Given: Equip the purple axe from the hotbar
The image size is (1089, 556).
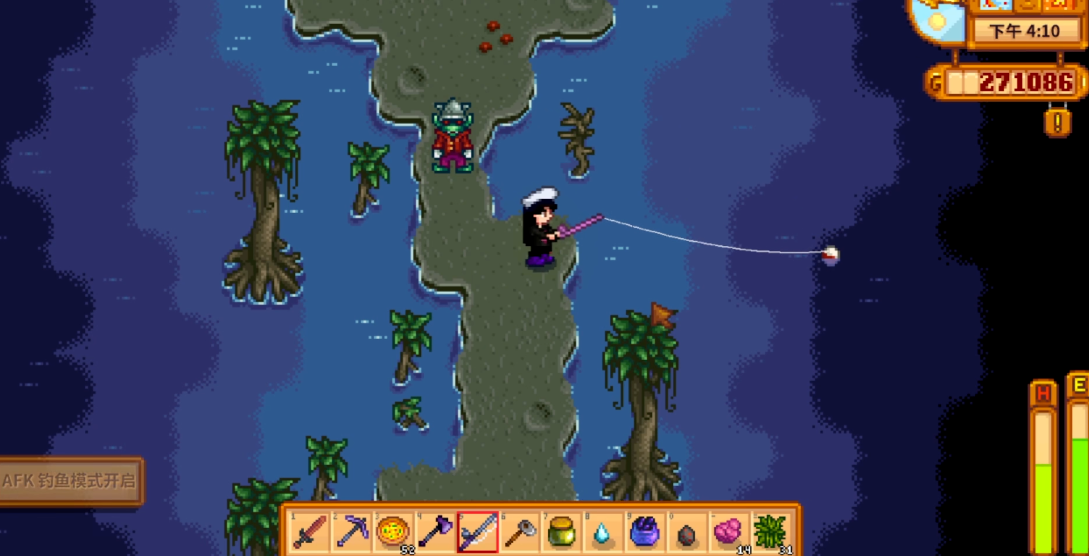Looking at the screenshot, I should click(436, 530).
